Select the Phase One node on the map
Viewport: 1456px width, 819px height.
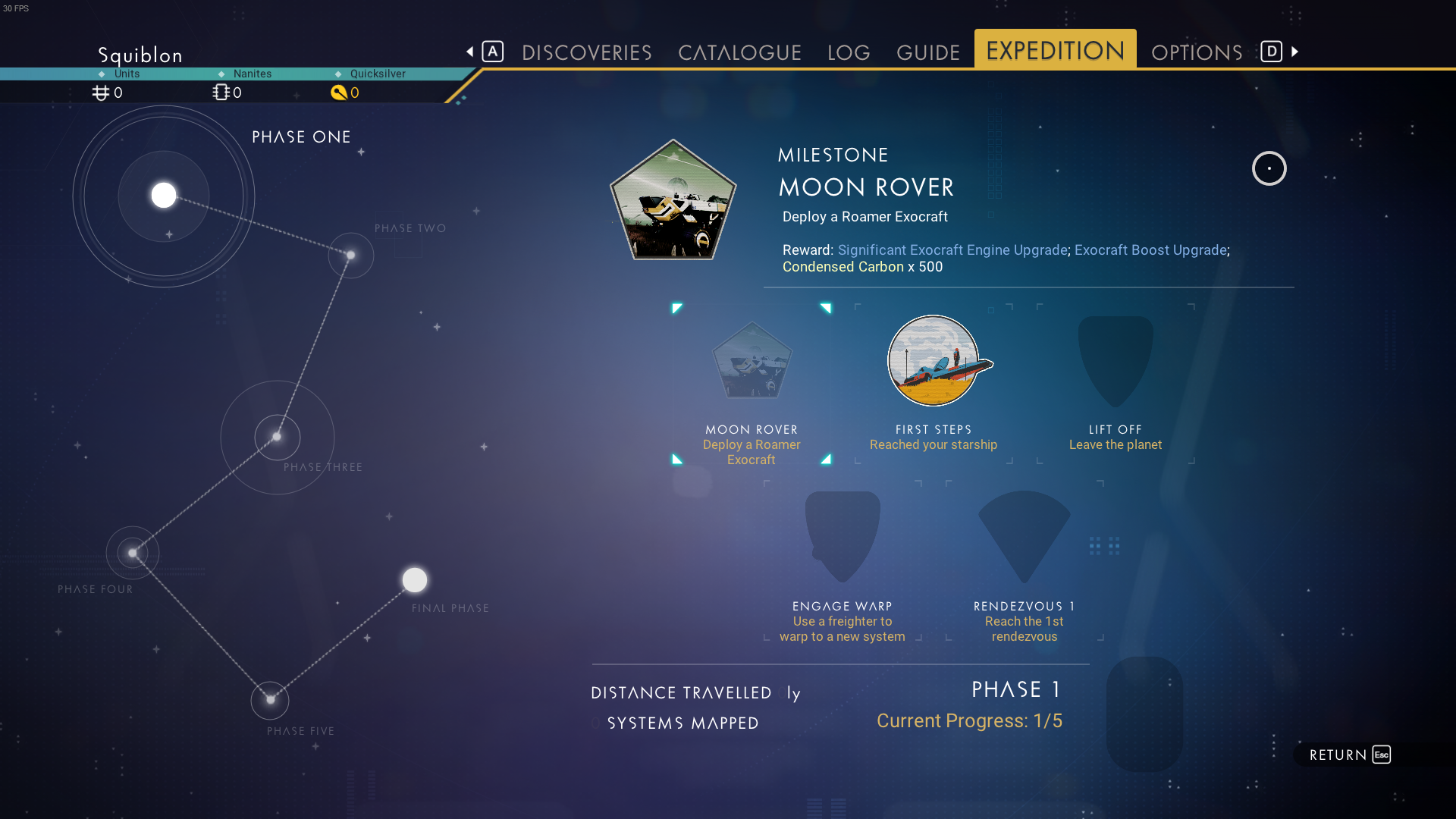pos(162,195)
